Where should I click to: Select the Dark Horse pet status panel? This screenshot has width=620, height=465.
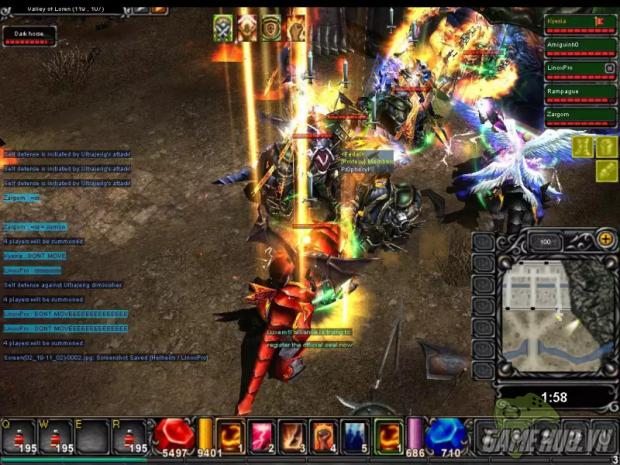[29, 36]
